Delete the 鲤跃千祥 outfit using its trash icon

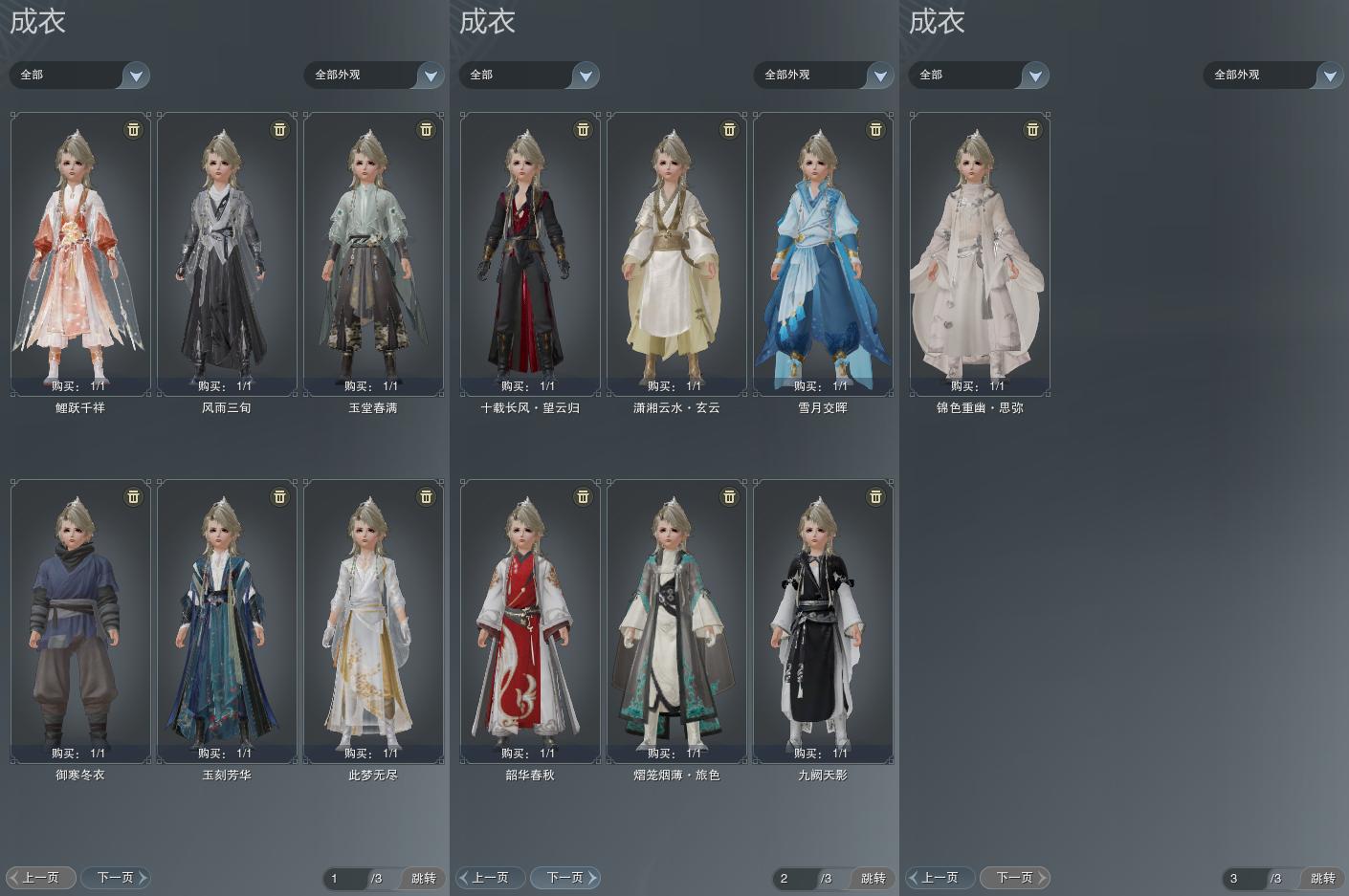click(134, 129)
